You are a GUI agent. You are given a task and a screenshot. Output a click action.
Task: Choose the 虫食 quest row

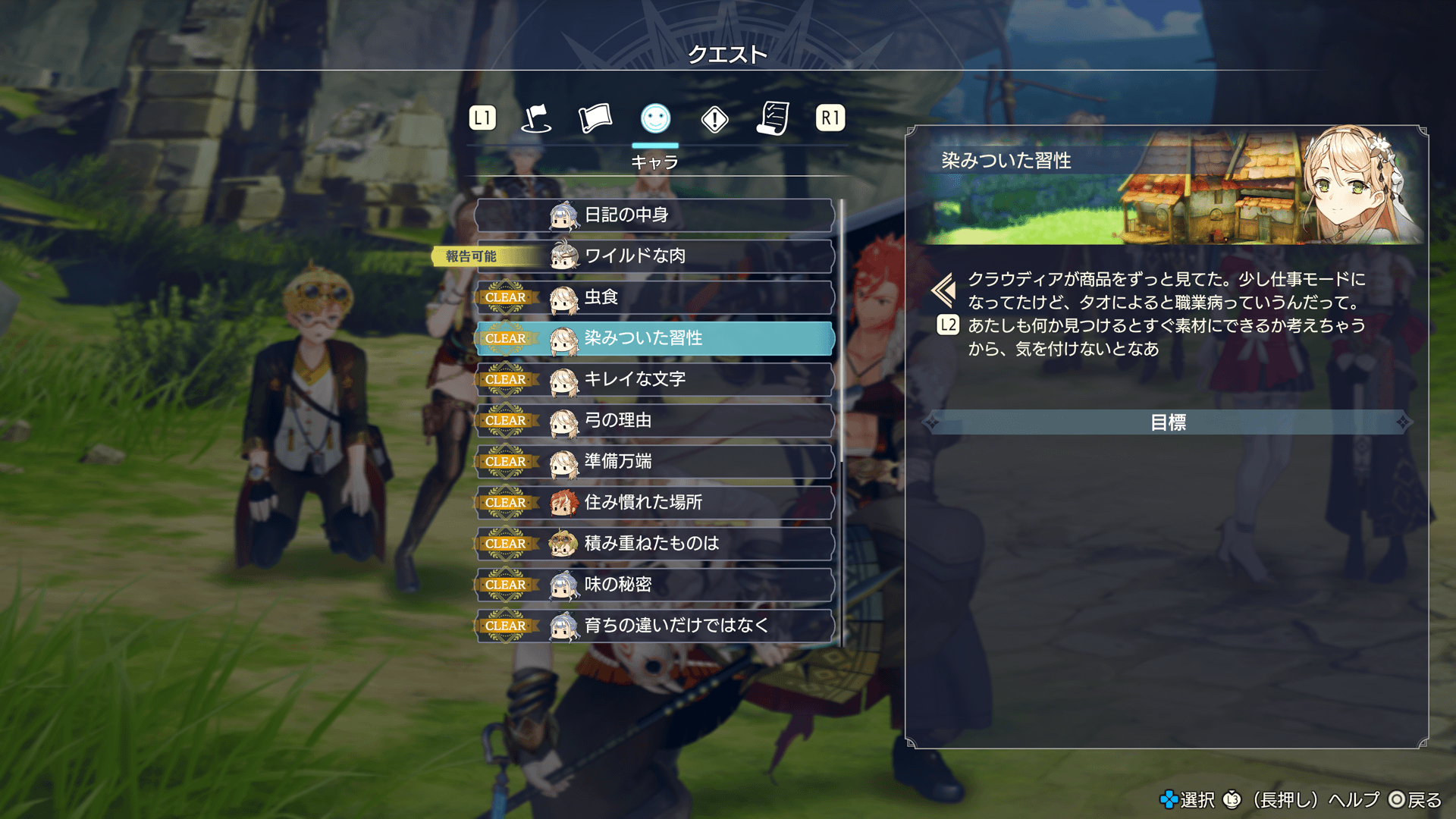tap(654, 297)
